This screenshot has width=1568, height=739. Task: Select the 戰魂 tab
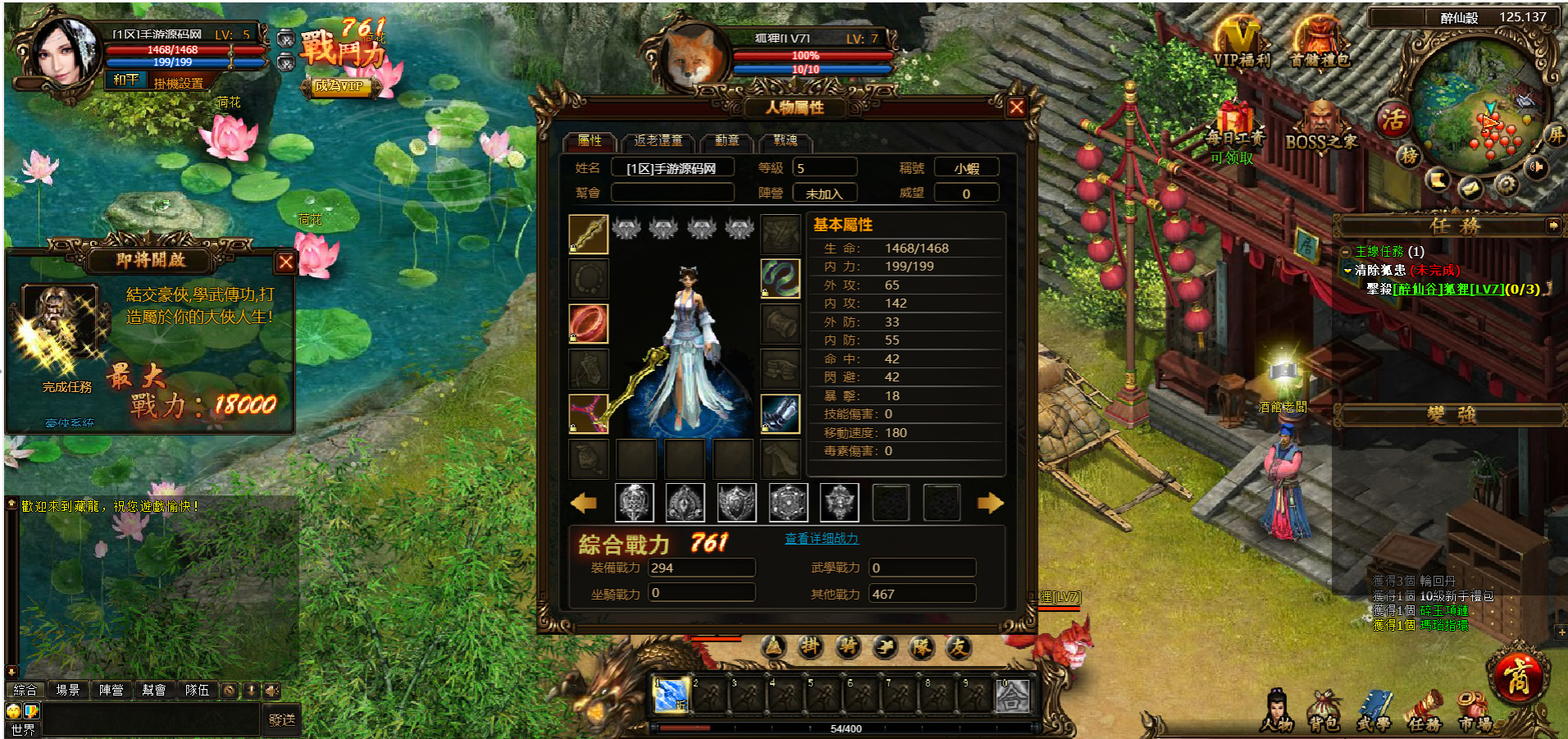[x=784, y=141]
